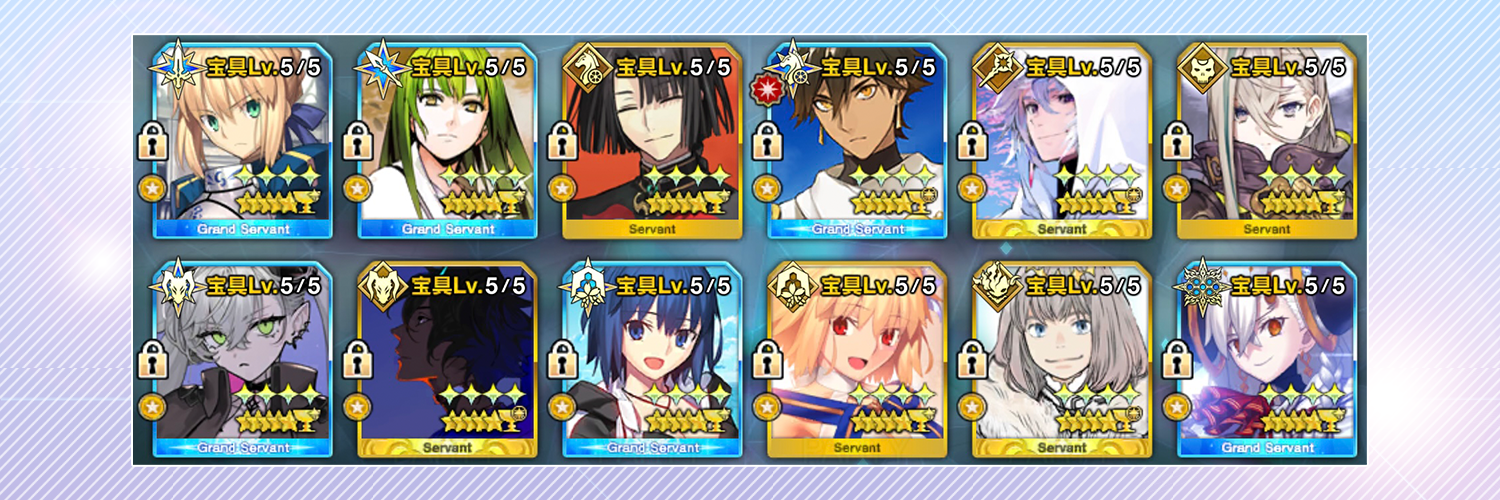1500x500 pixels.
Task: Select the blonde red-eyed servant card
Action: [858, 360]
